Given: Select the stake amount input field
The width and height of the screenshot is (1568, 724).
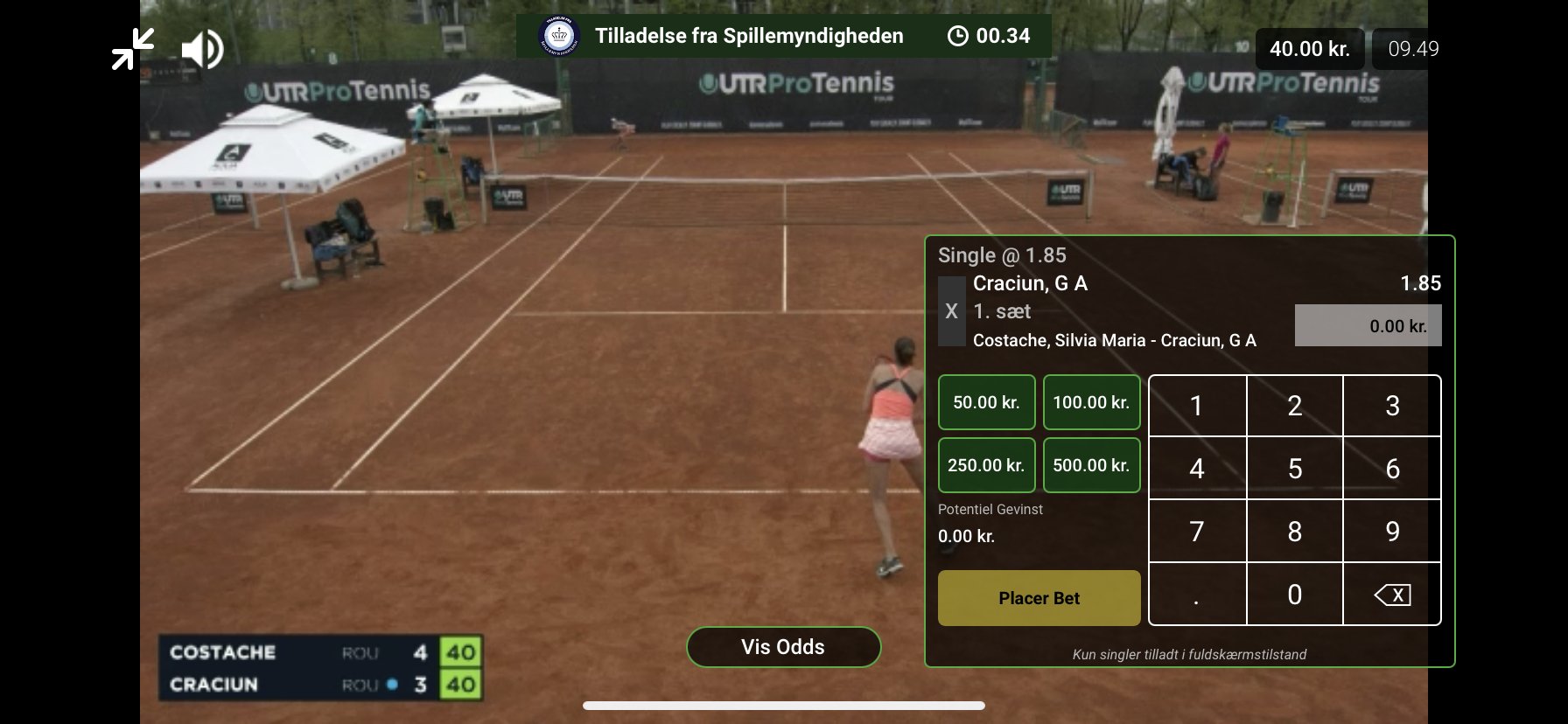Looking at the screenshot, I should click(1368, 325).
